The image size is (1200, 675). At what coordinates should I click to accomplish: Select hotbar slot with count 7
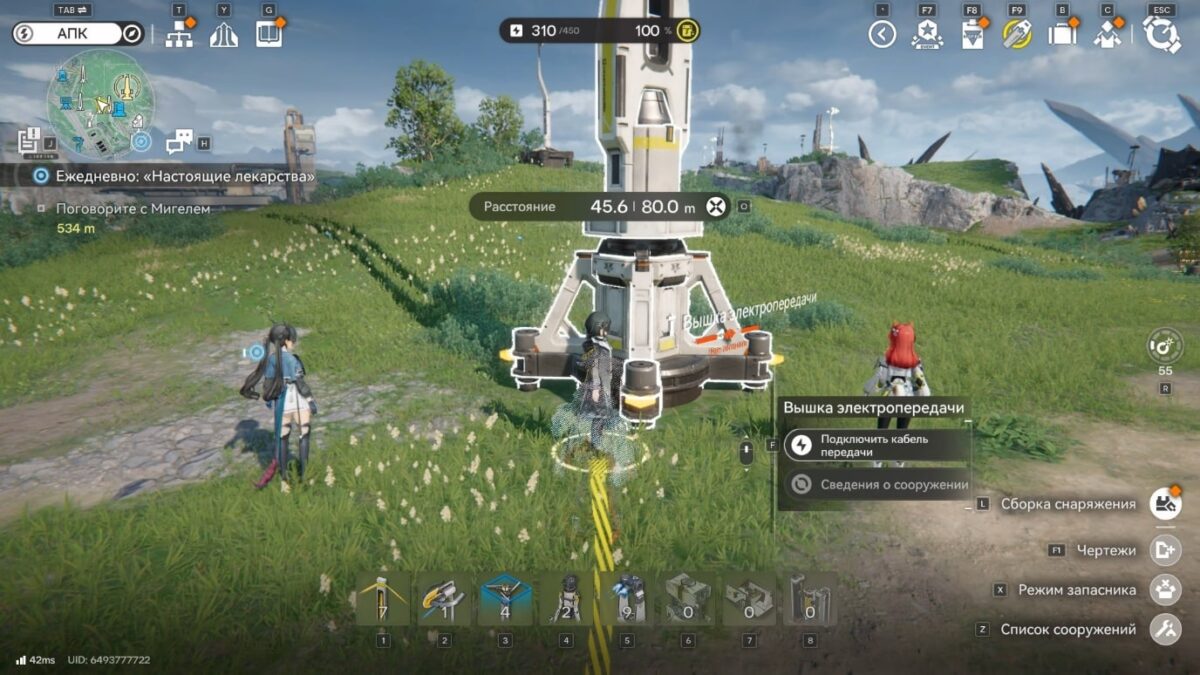(x=383, y=599)
